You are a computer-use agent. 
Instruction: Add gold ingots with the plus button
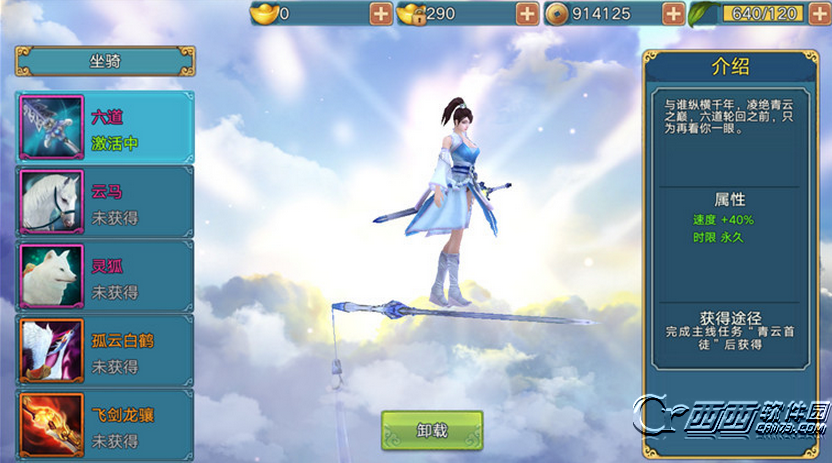(x=381, y=14)
